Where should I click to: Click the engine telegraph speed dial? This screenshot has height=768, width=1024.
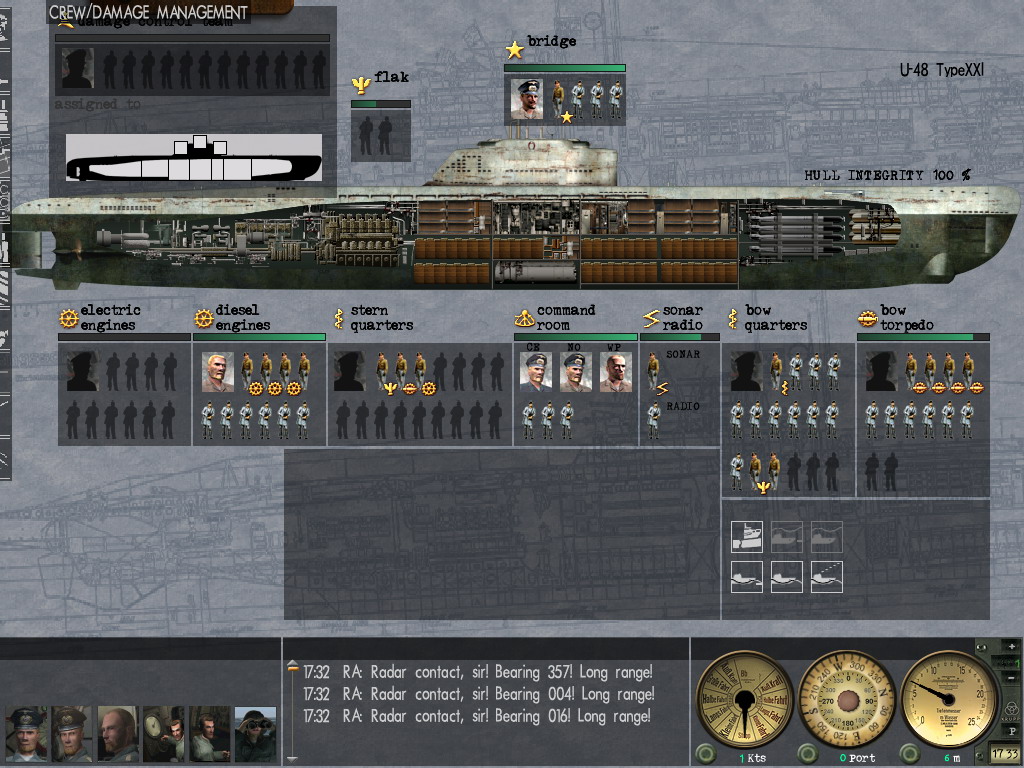tap(743, 698)
